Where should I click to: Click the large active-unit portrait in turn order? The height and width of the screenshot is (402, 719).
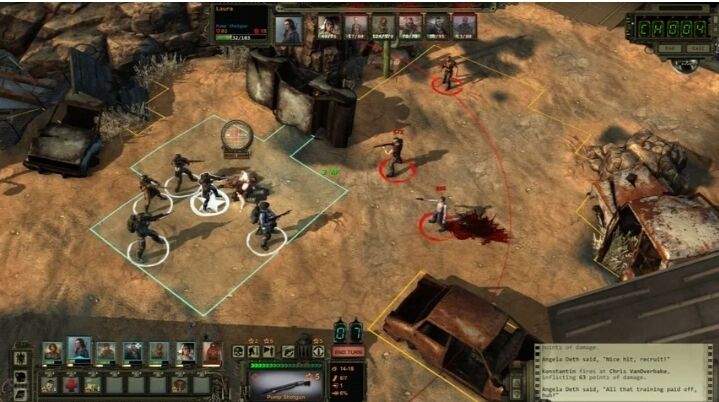point(289,29)
